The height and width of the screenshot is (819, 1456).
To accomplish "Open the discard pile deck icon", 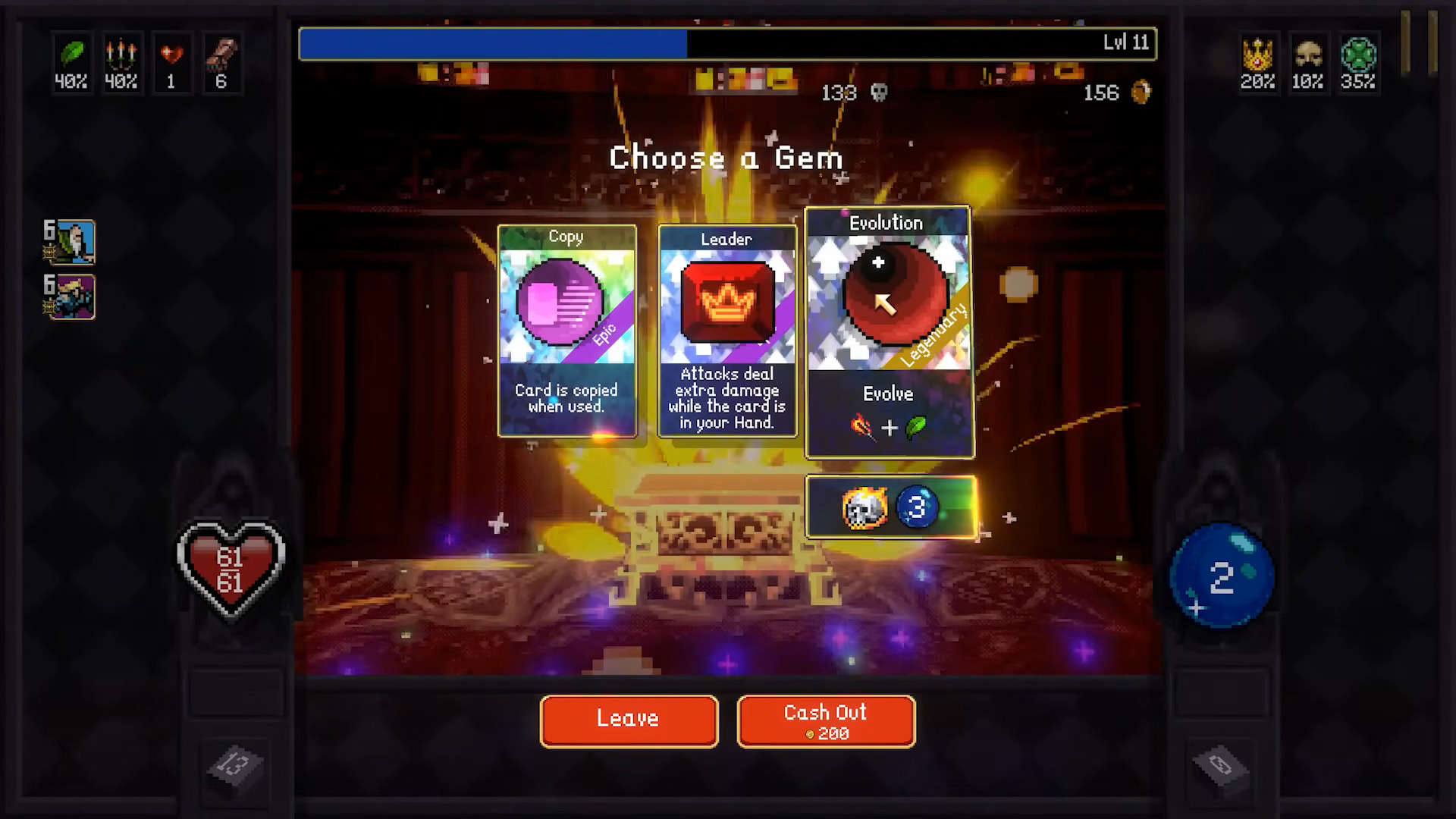I will (1220, 765).
